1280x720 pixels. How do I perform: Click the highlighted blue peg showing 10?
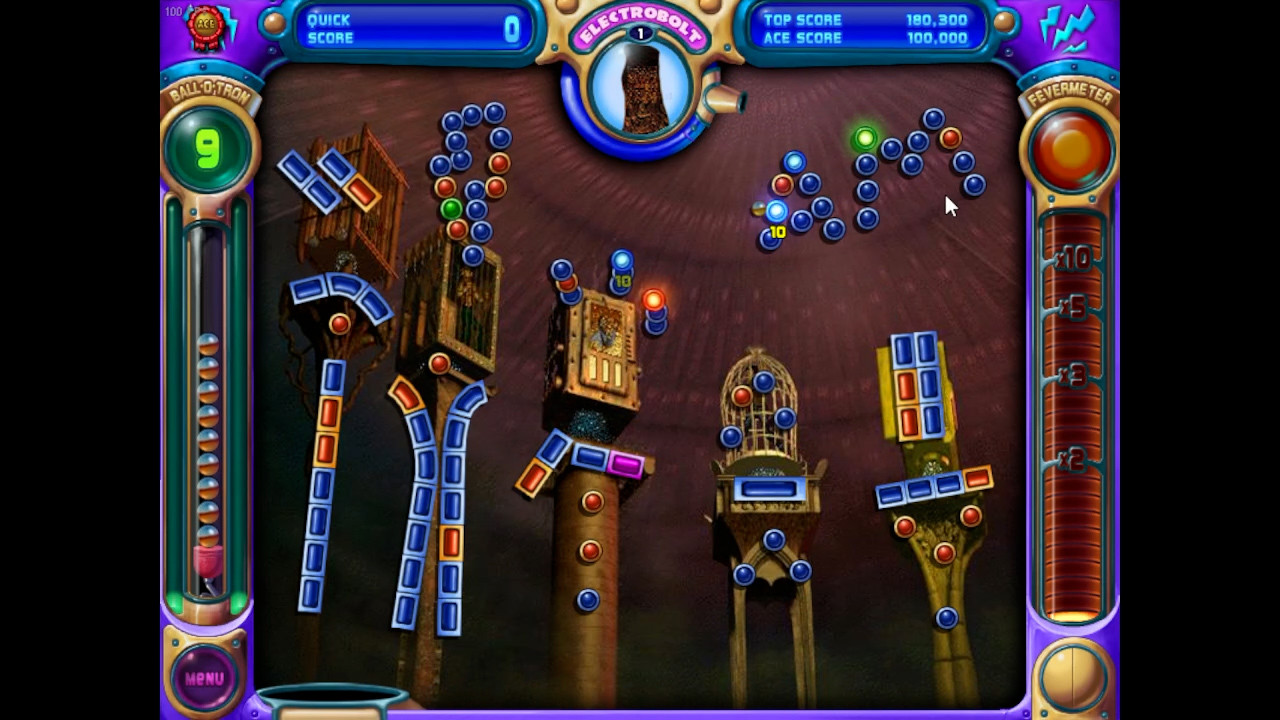coord(776,211)
